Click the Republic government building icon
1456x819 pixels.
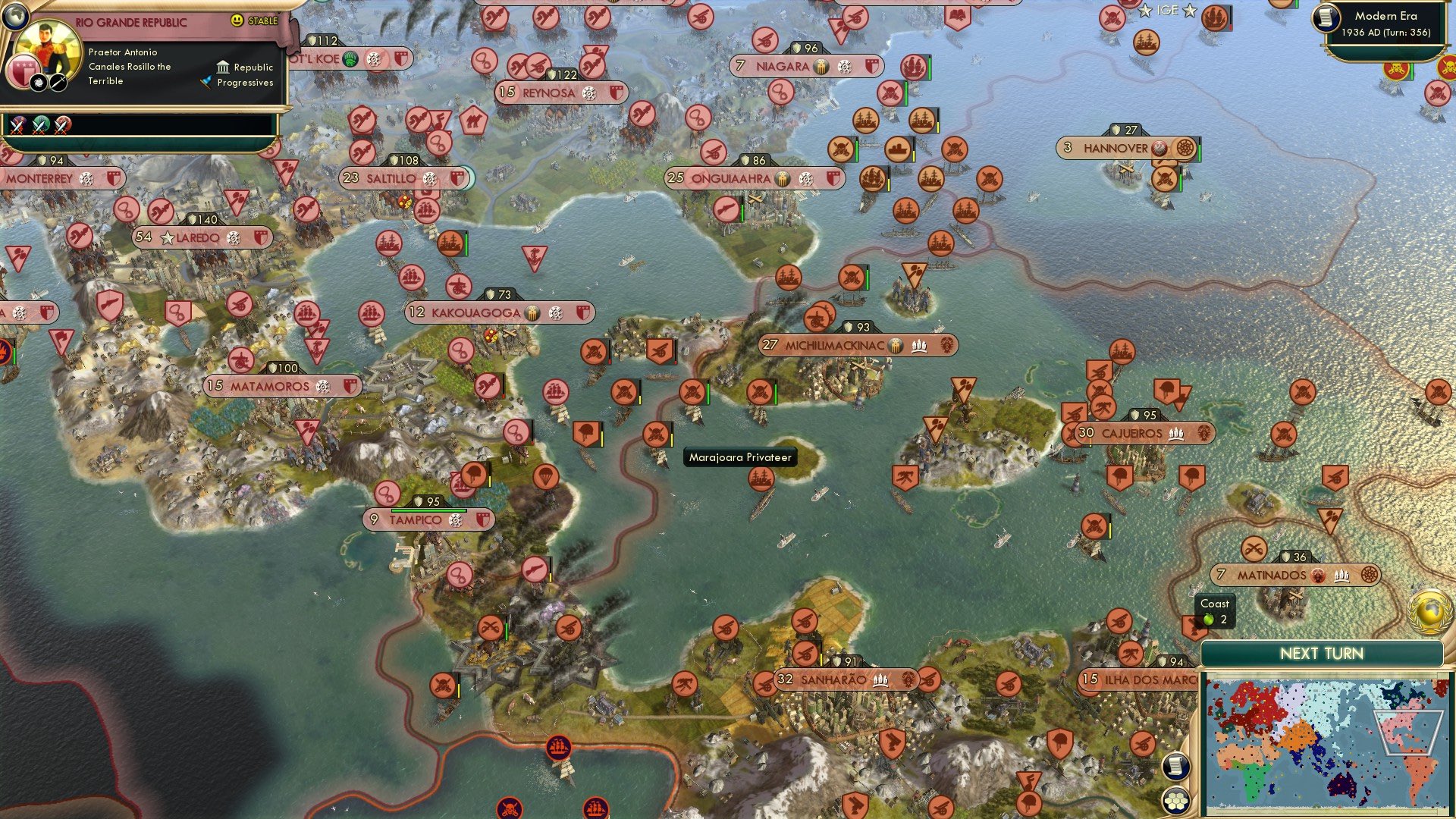[x=224, y=68]
